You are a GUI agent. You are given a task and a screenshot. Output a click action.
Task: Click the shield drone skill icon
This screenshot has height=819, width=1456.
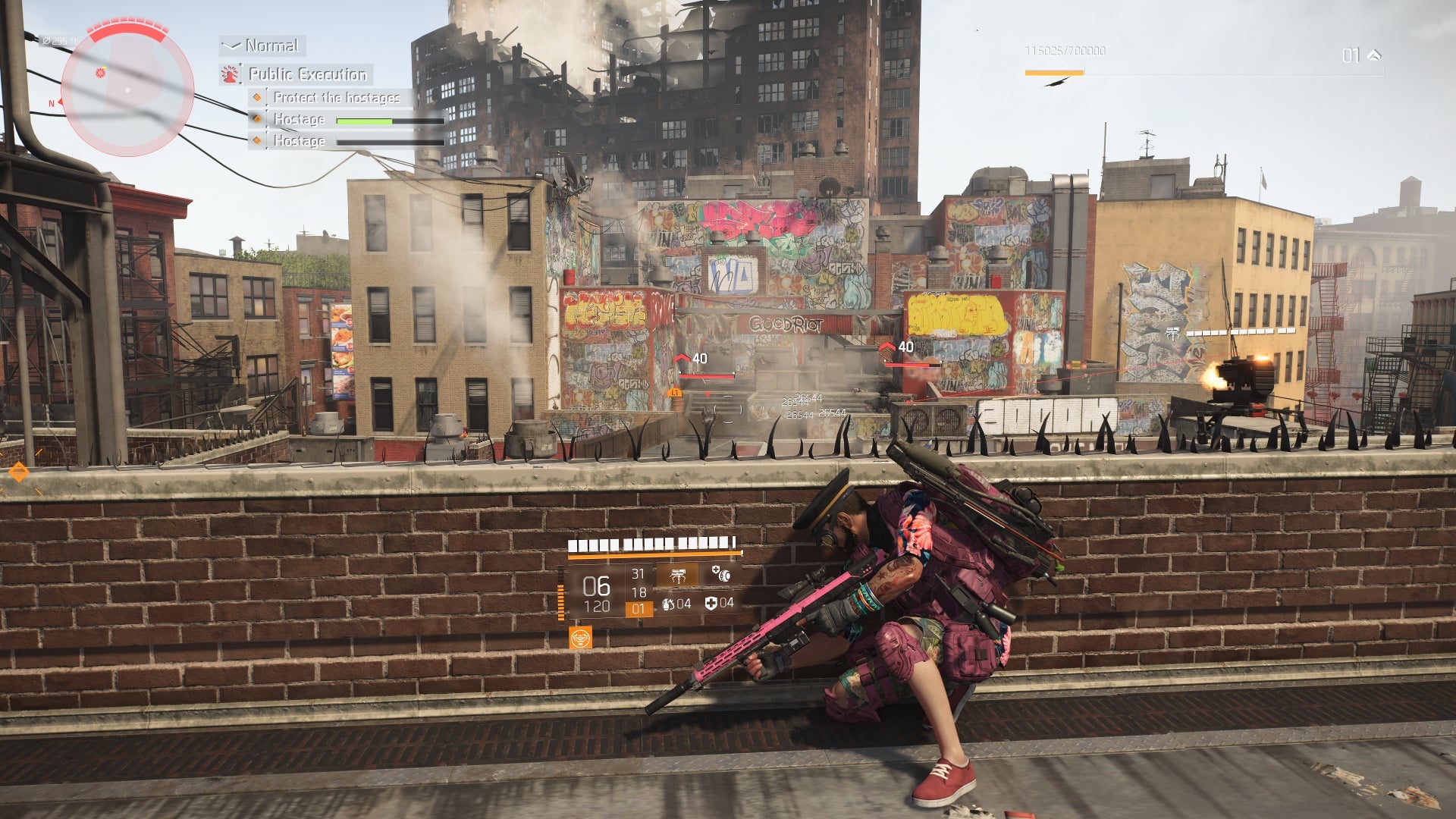coord(721,575)
